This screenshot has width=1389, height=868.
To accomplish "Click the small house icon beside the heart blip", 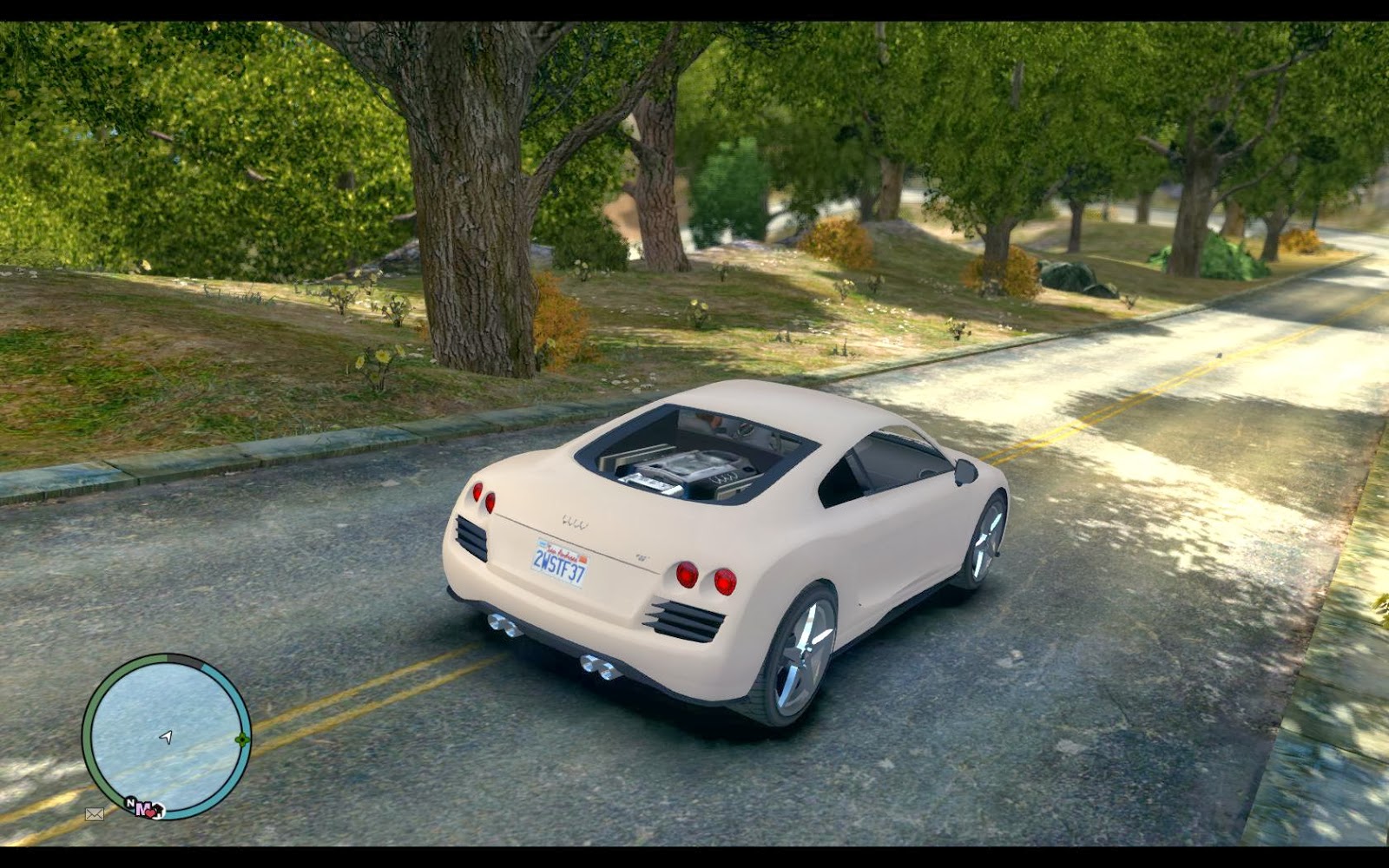I will [158, 811].
